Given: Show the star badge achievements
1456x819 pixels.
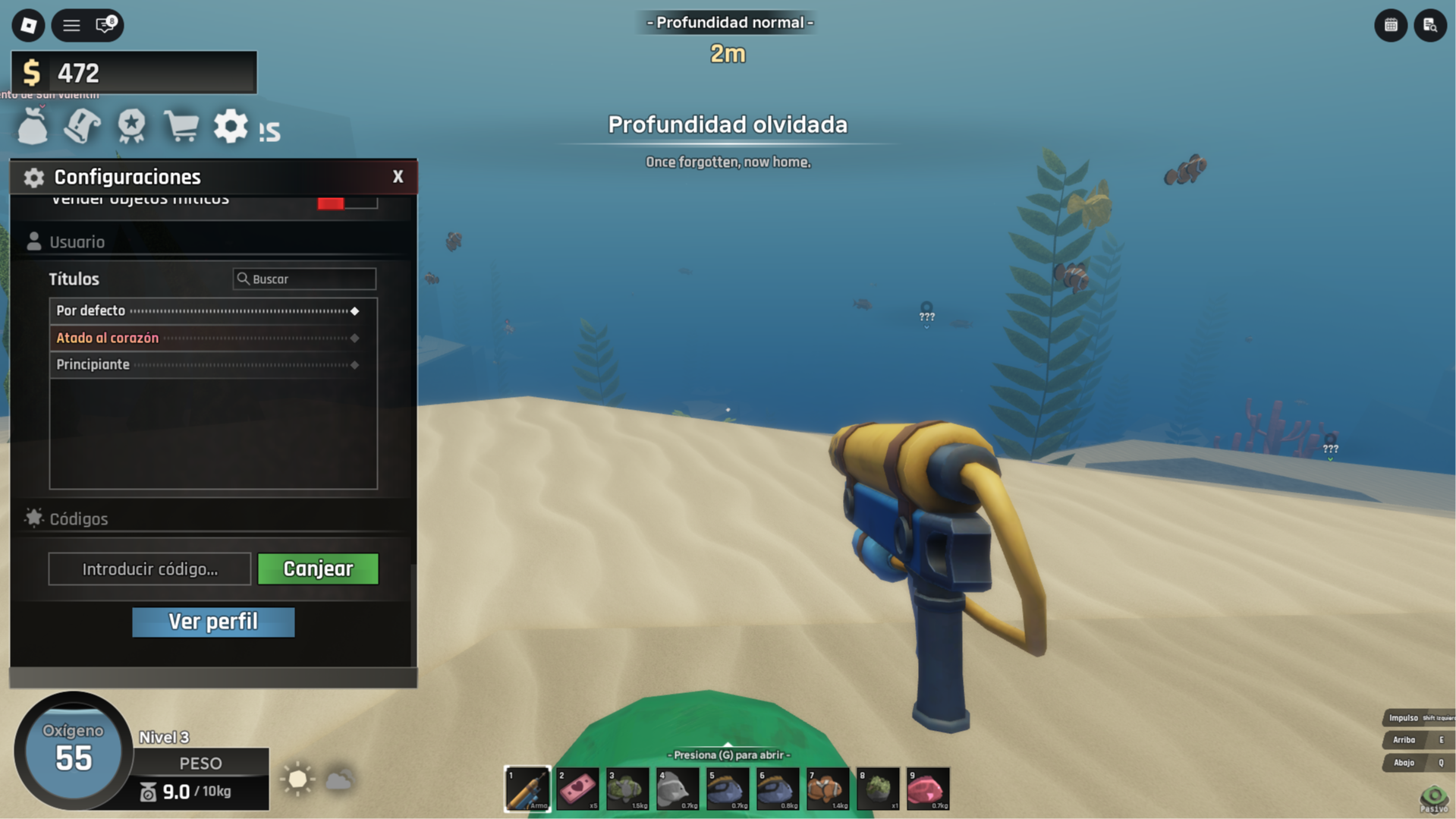Looking at the screenshot, I should pyautogui.click(x=131, y=126).
